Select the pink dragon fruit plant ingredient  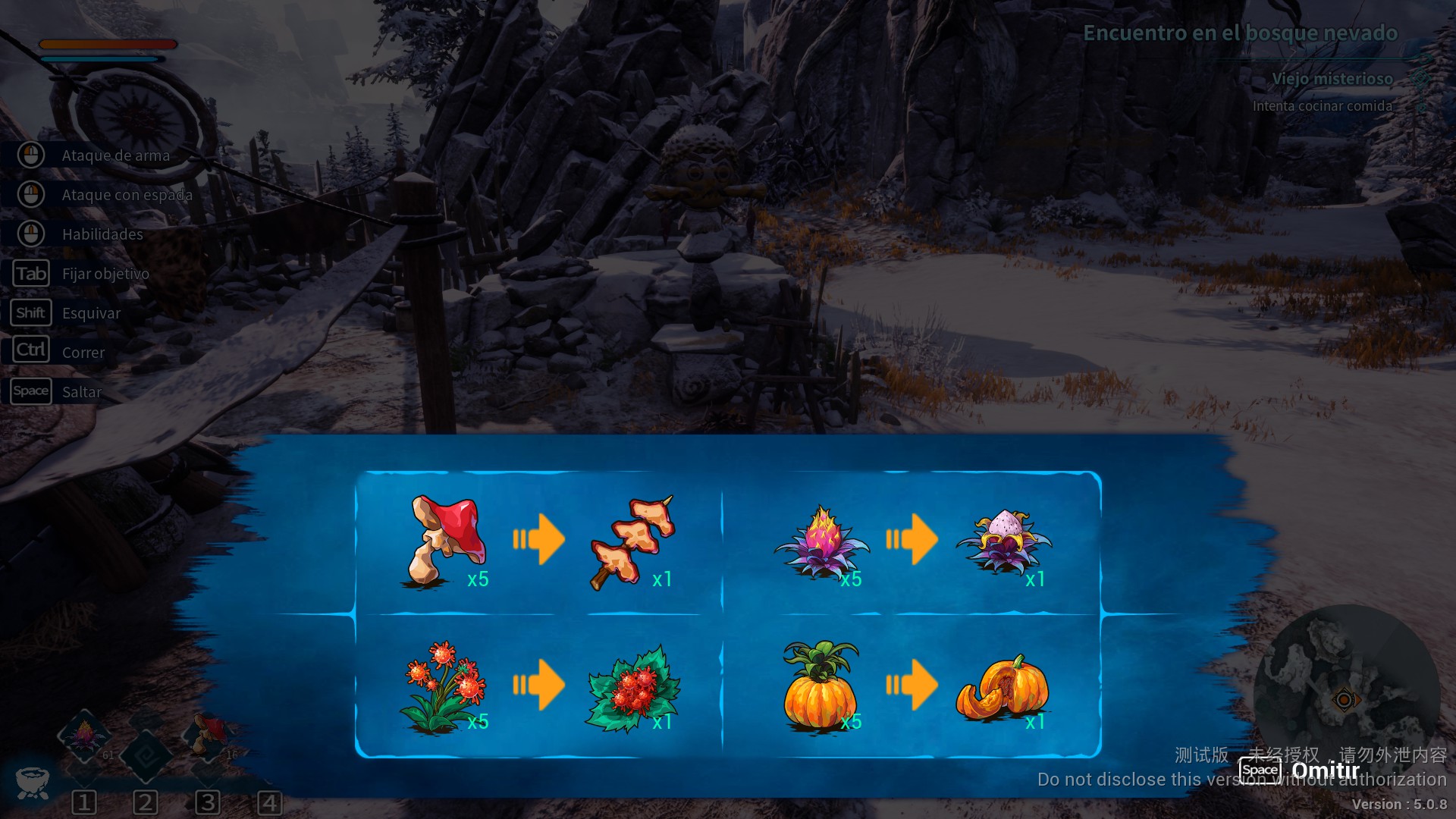pyautogui.click(x=821, y=542)
